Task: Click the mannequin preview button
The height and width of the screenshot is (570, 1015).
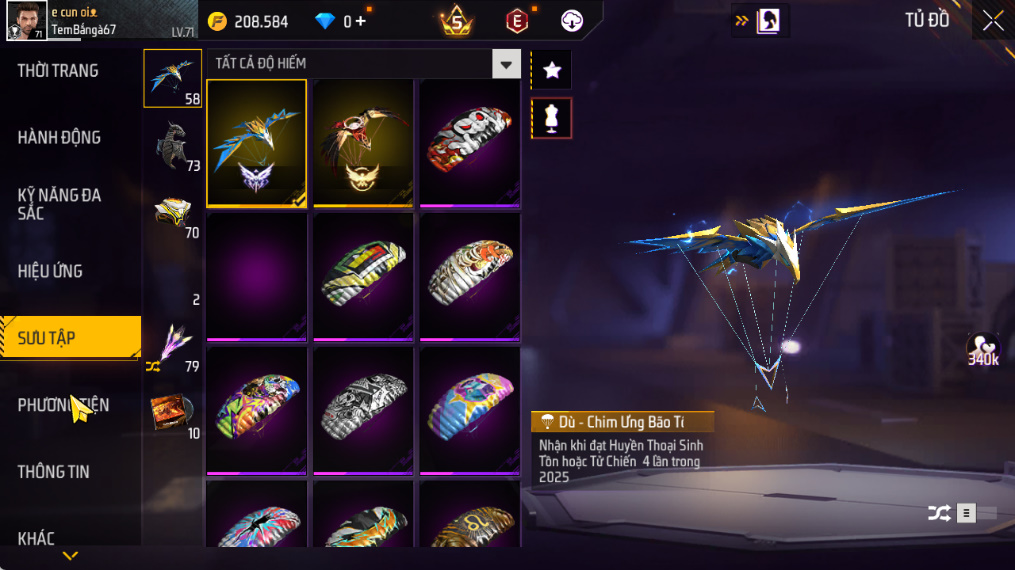Action: point(551,118)
